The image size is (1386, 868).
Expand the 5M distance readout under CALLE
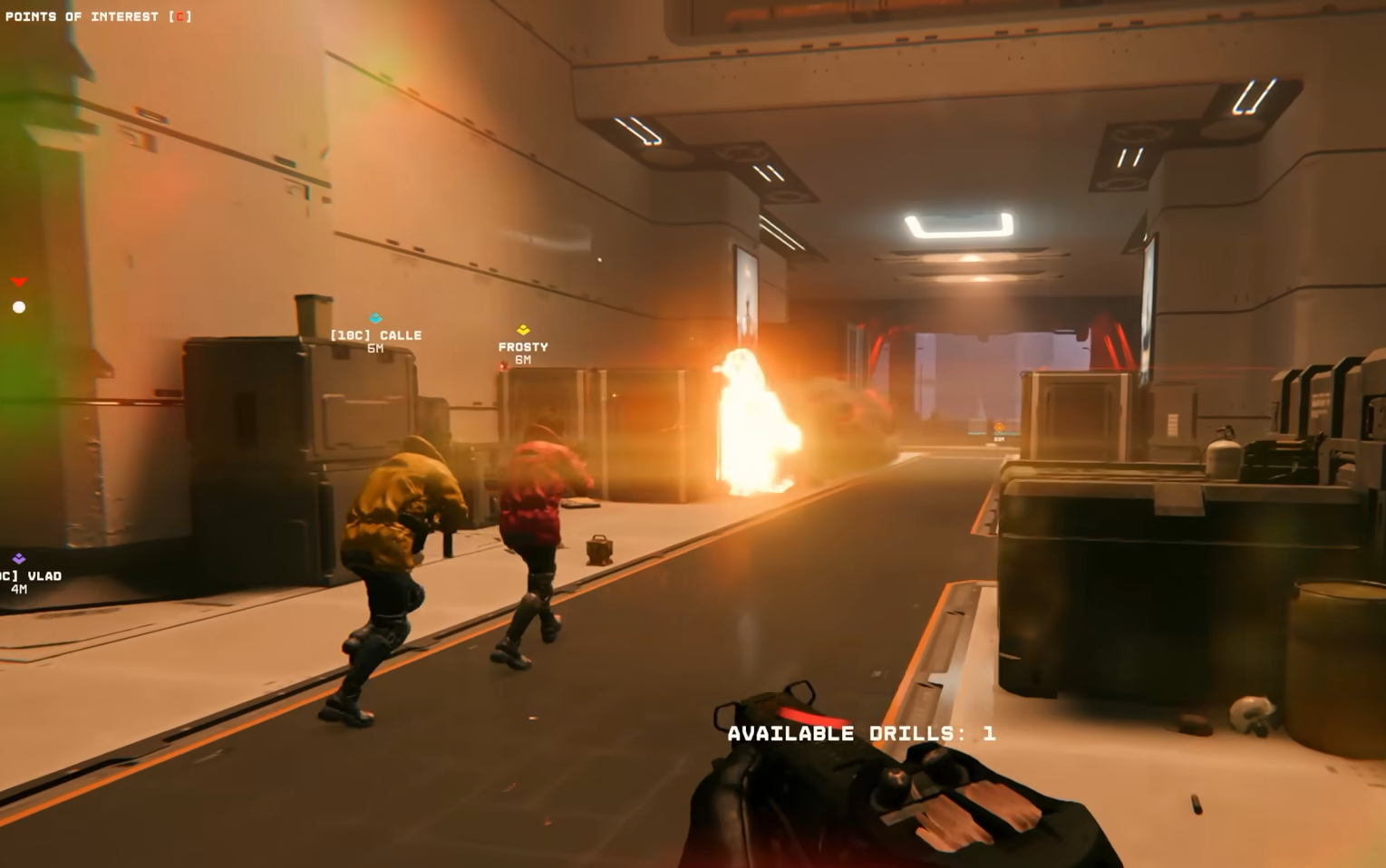click(x=374, y=347)
